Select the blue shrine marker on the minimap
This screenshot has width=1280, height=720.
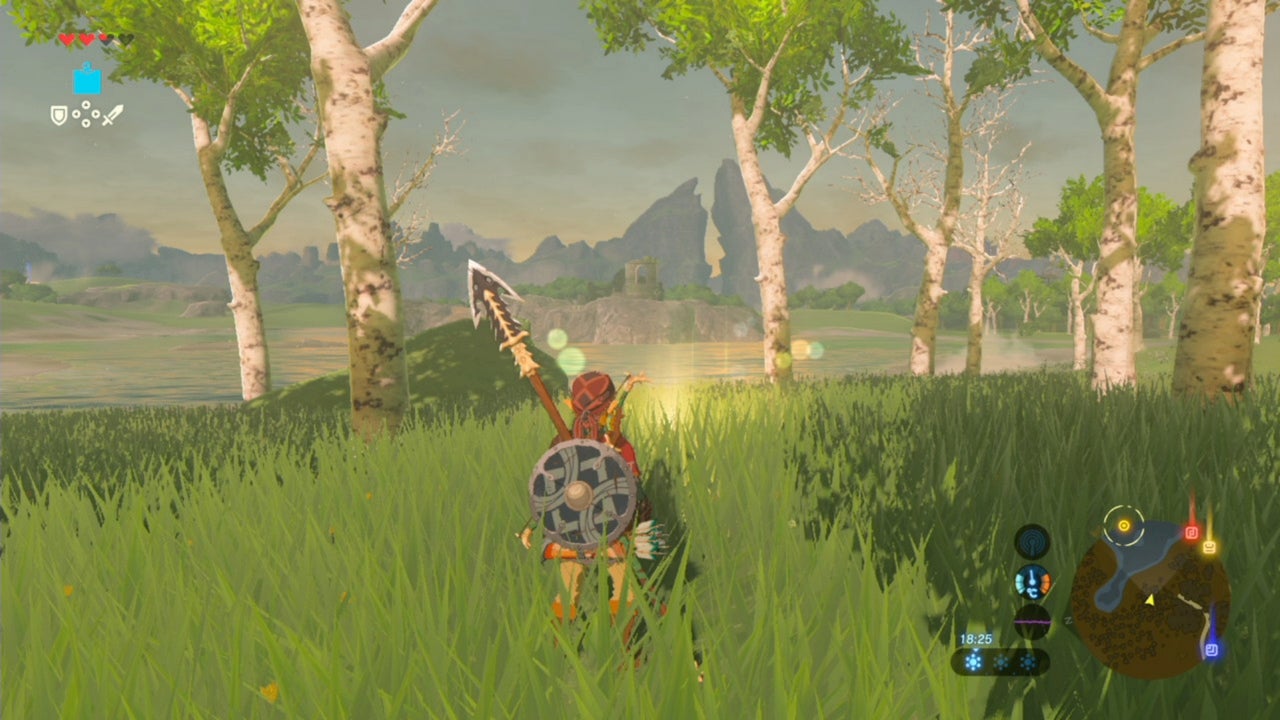tap(1212, 648)
